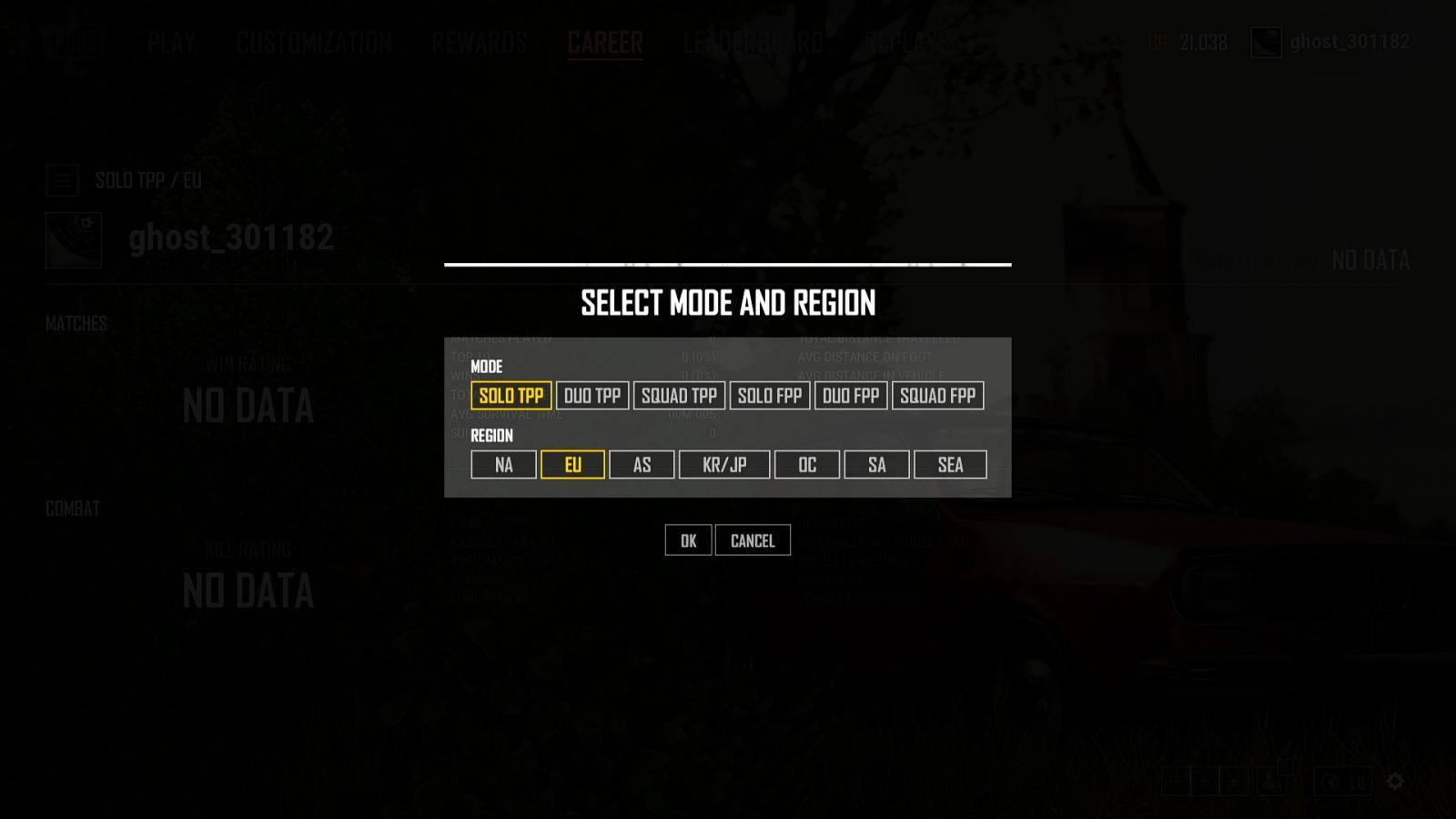
Task: Select DUO FPP mode option
Action: click(851, 396)
